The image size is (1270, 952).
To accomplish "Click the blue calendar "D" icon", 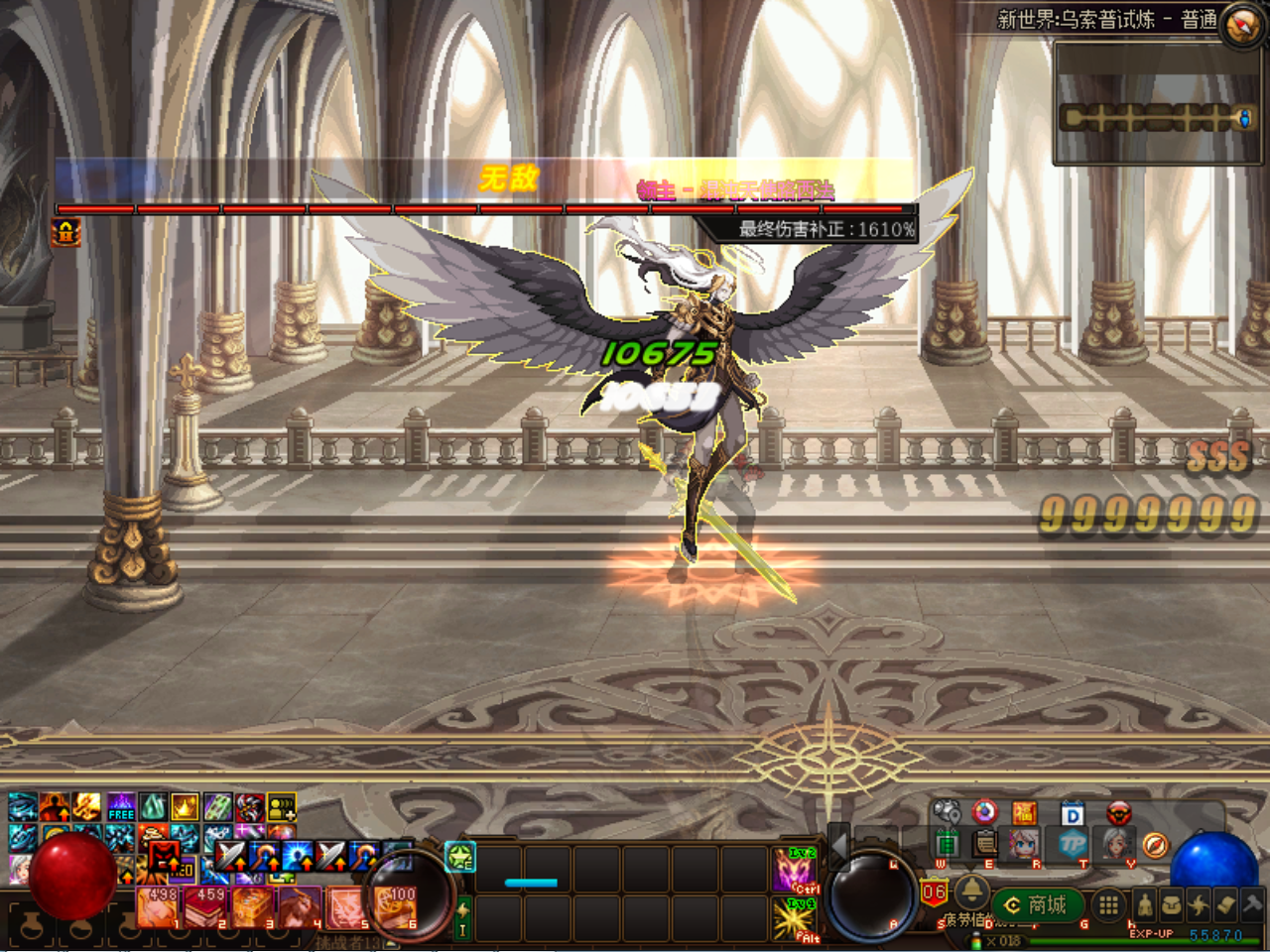I will 1072,813.
